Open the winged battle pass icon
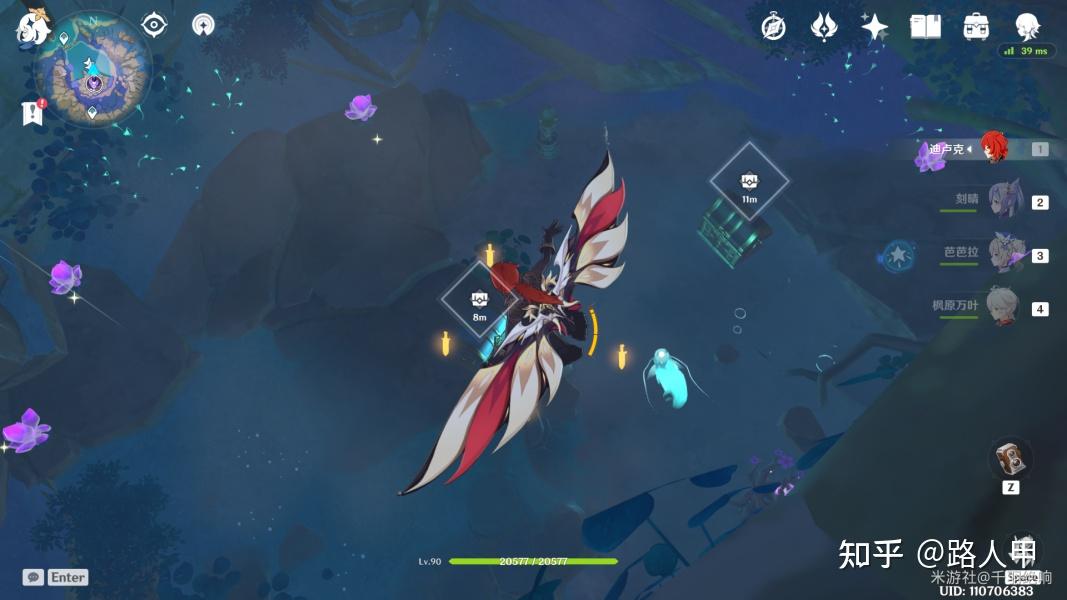The height and width of the screenshot is (600, 1067). [824, 27]
